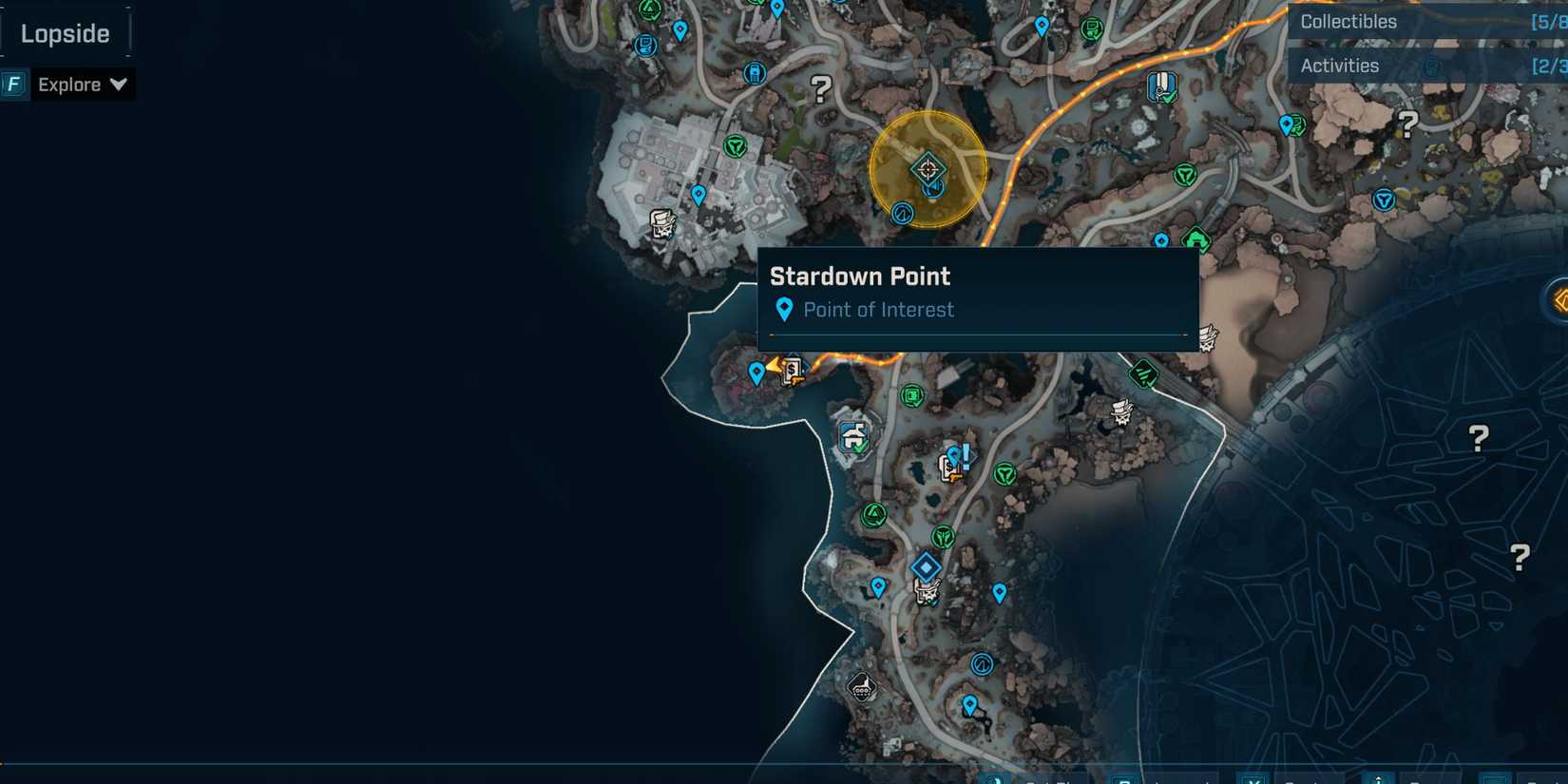Select the yellow Stardown Point objective marker

(927, 169)
